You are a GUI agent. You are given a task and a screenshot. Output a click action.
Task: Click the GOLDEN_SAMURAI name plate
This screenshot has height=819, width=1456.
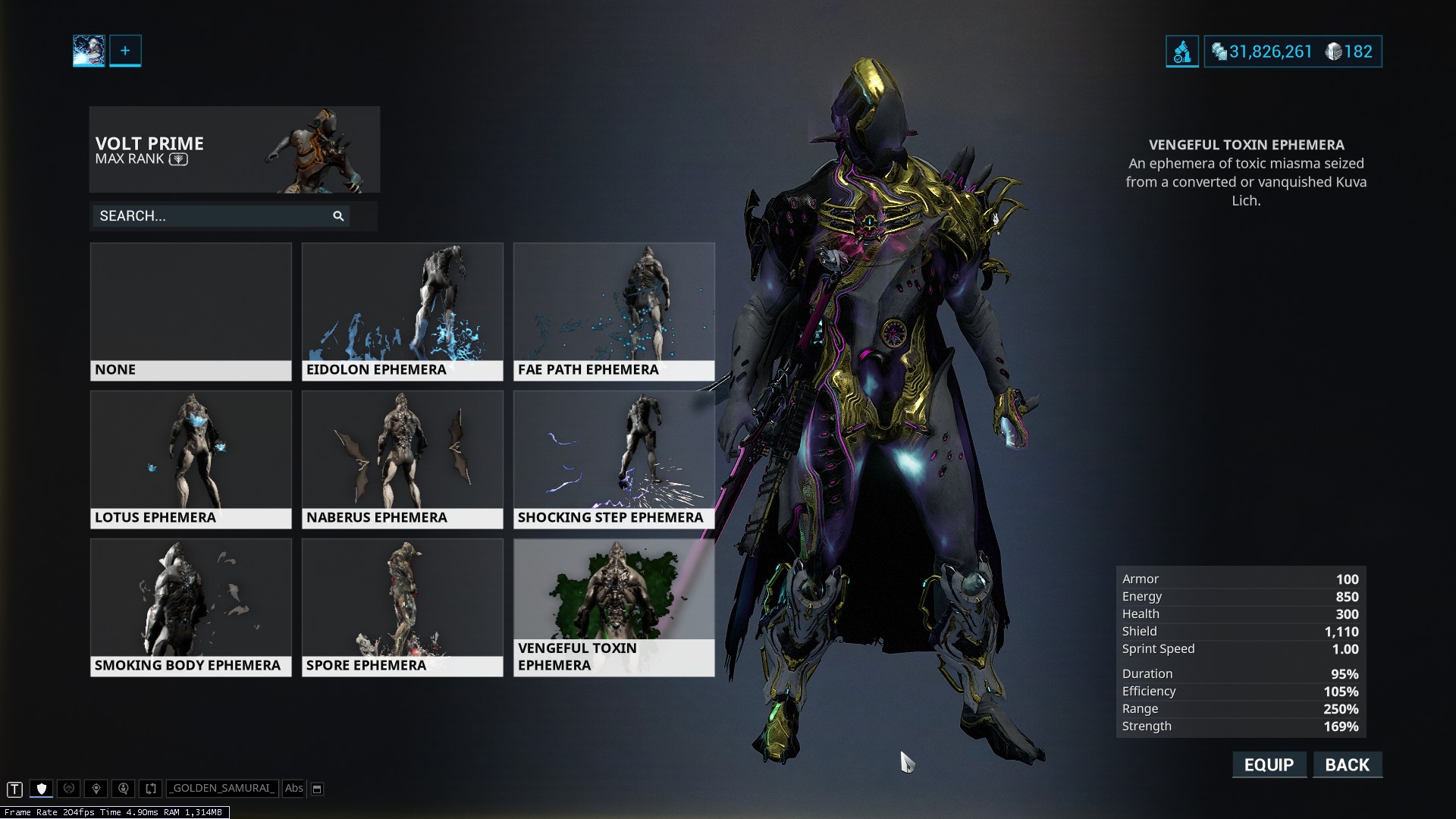tap(222, 789)
